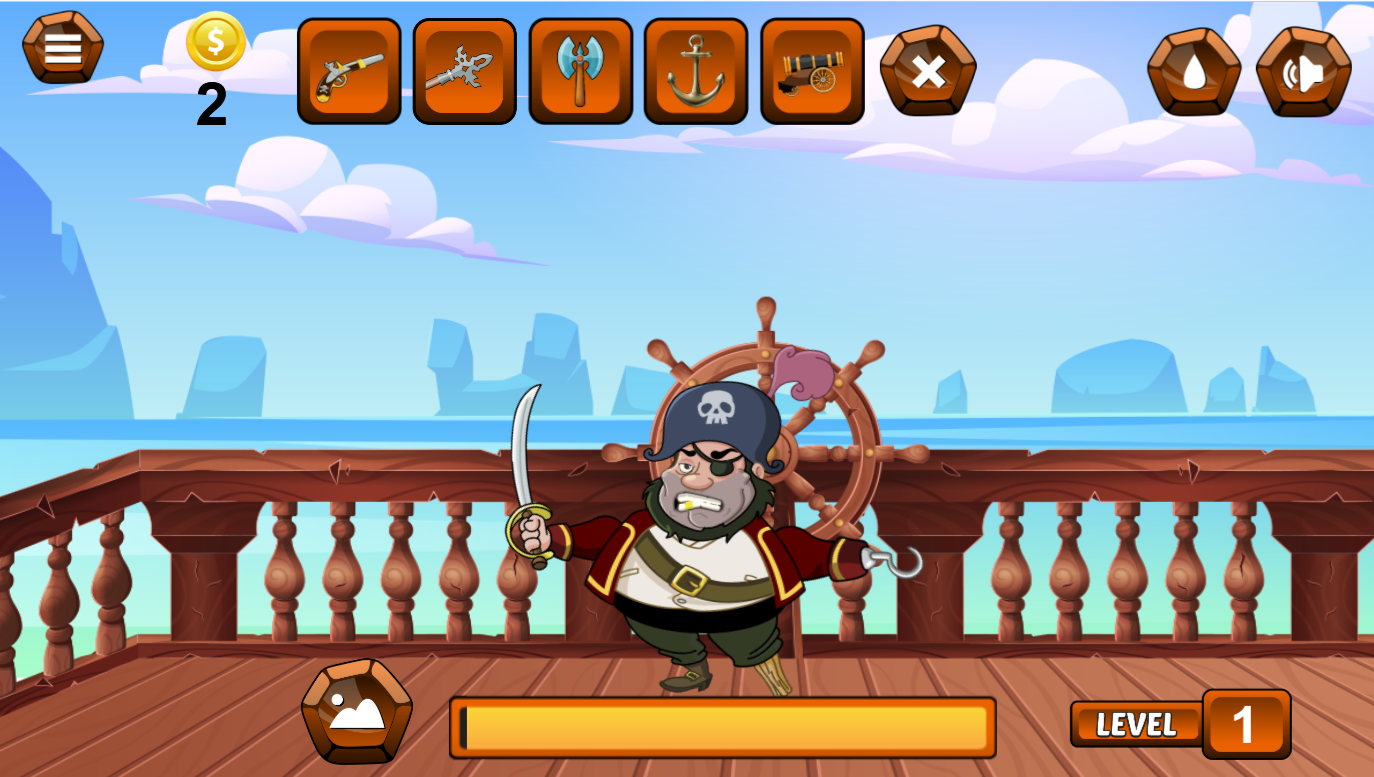This screenshot has height=777, width=1374.
Task: Select the rifle weapon
Action: click(464, 69)
